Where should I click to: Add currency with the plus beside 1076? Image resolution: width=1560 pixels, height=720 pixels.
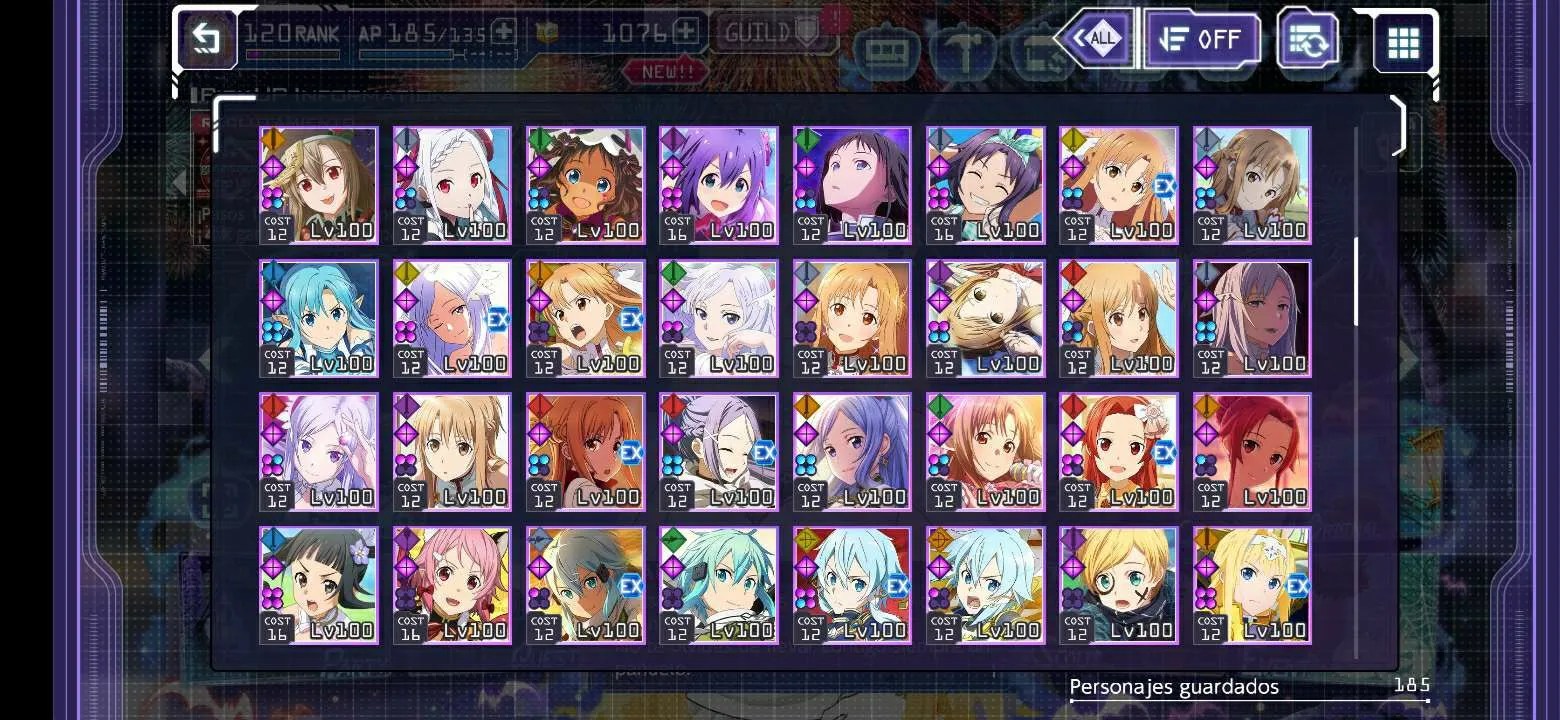point(685,32)
